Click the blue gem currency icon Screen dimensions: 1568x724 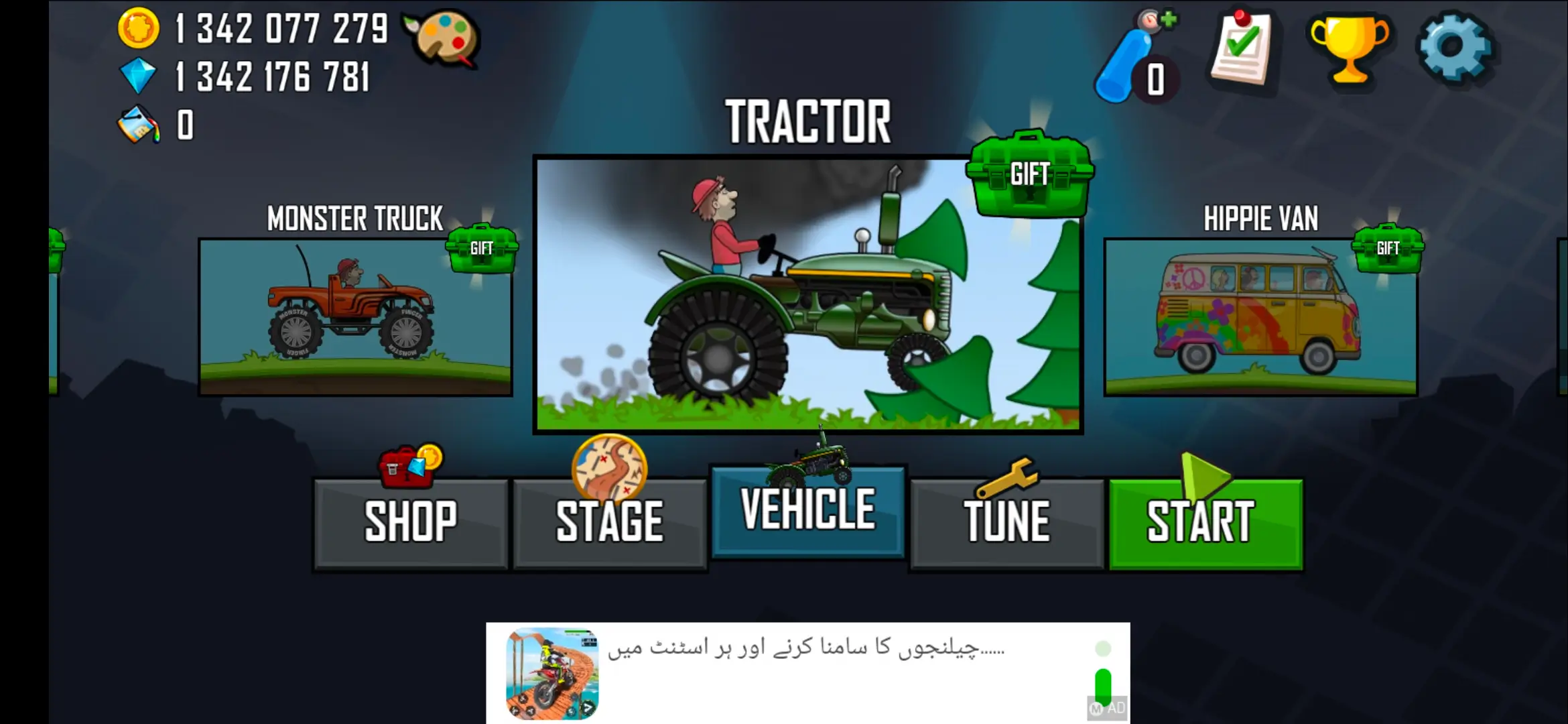pyautogui.click(x=139, y=76)
